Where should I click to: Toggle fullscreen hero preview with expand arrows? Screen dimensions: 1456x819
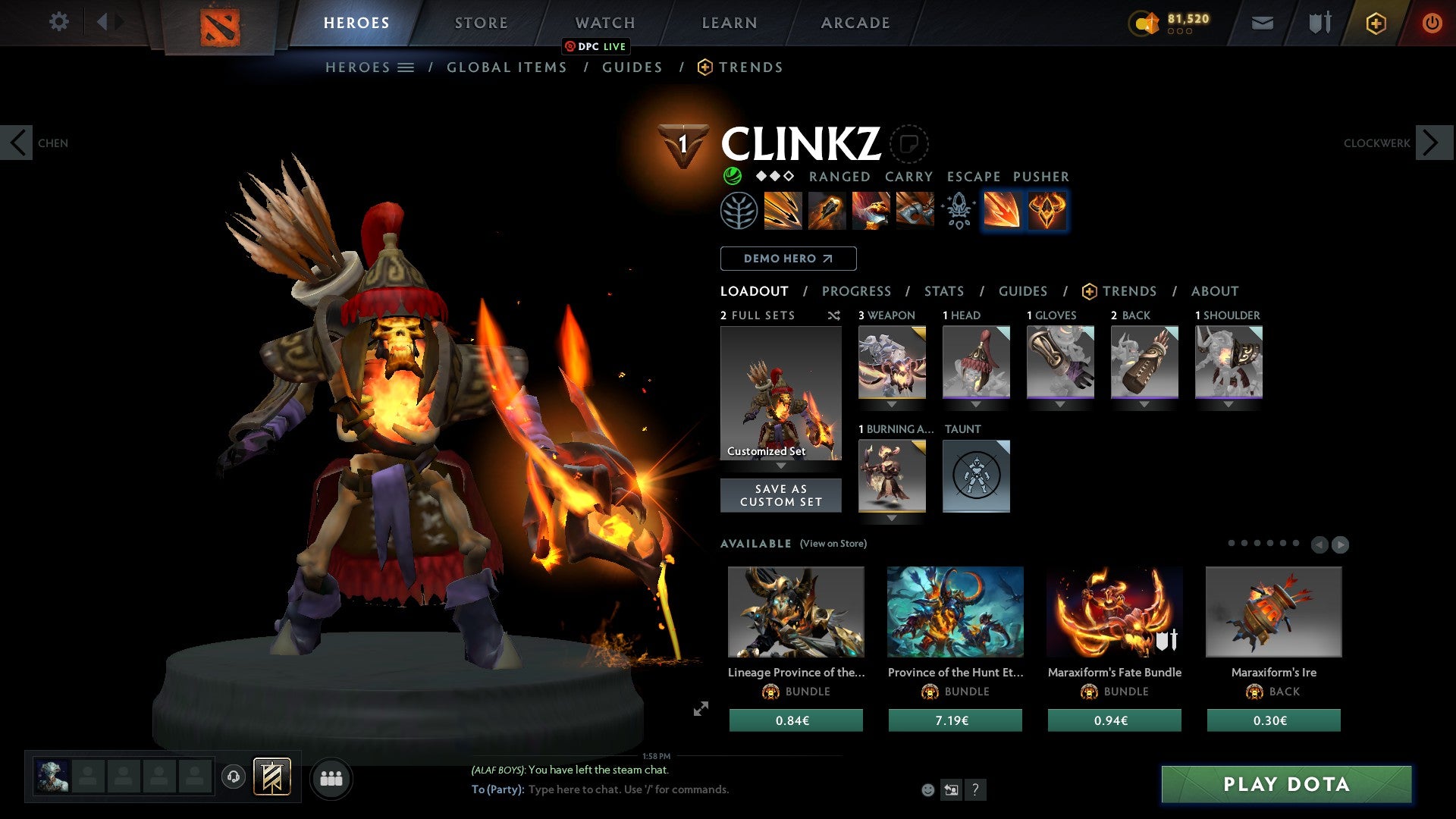[701, 708]
